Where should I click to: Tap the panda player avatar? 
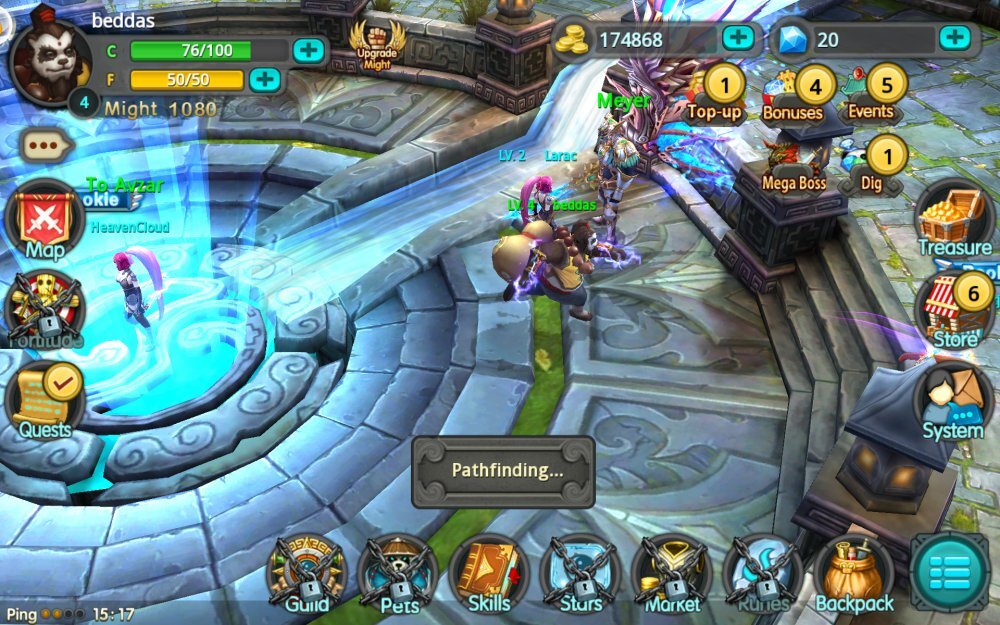click(47, 57)
